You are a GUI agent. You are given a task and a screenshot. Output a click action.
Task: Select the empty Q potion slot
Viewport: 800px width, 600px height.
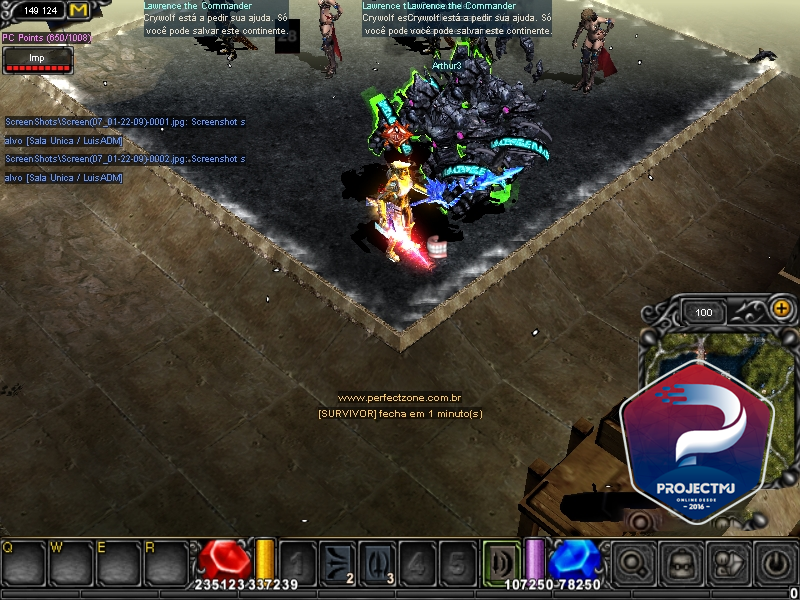click(x=24, y=563)
